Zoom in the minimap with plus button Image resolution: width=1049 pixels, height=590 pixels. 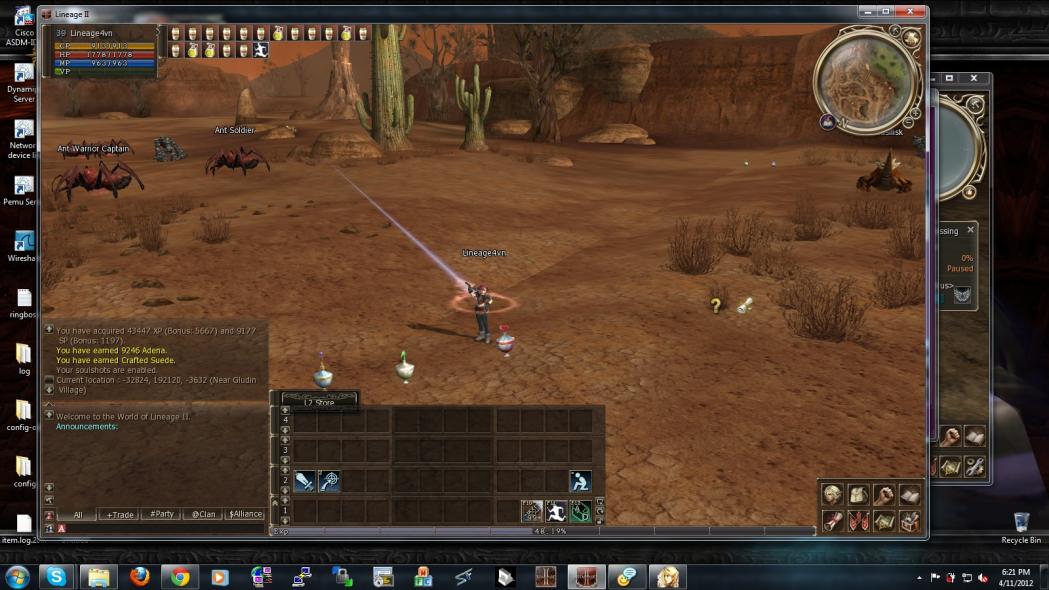[x=915, y=113]
